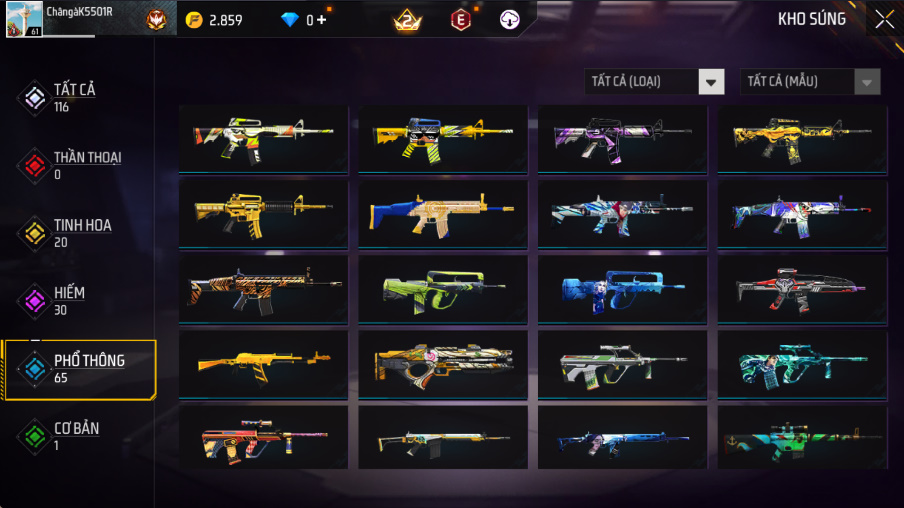Switch to the Tất Cả category
This screenshot has width=904, height=508.
pos(75,97)
